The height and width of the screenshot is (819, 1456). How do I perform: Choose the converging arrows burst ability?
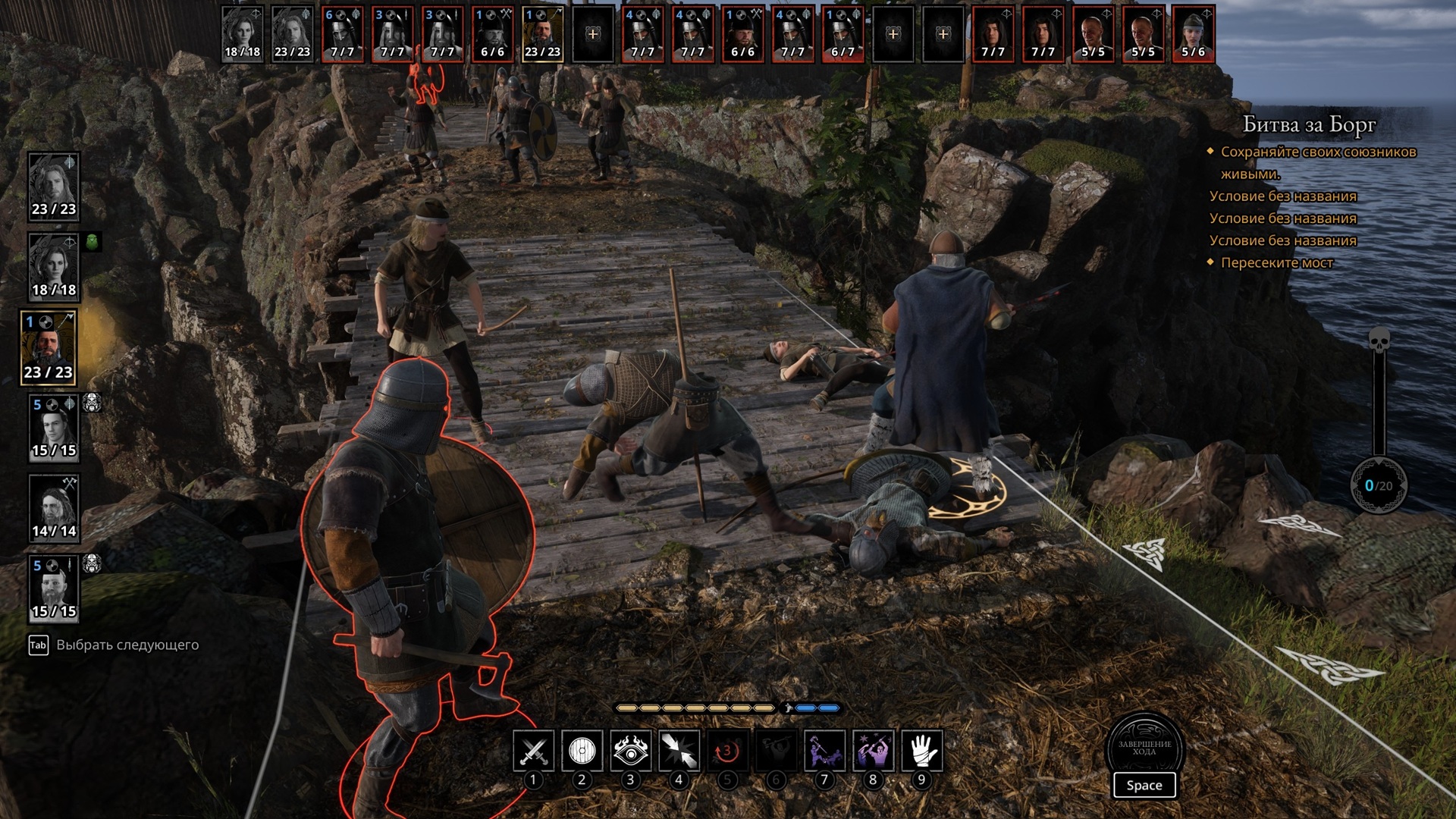coord(679,751)
